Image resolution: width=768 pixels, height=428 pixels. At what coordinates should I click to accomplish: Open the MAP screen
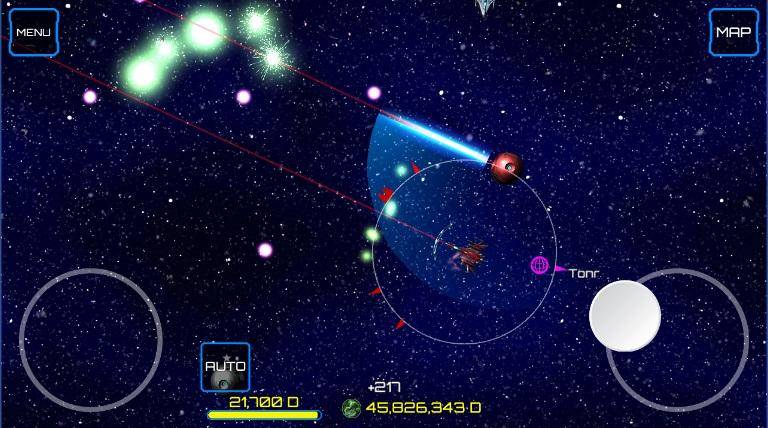click(x=733, y=32)
